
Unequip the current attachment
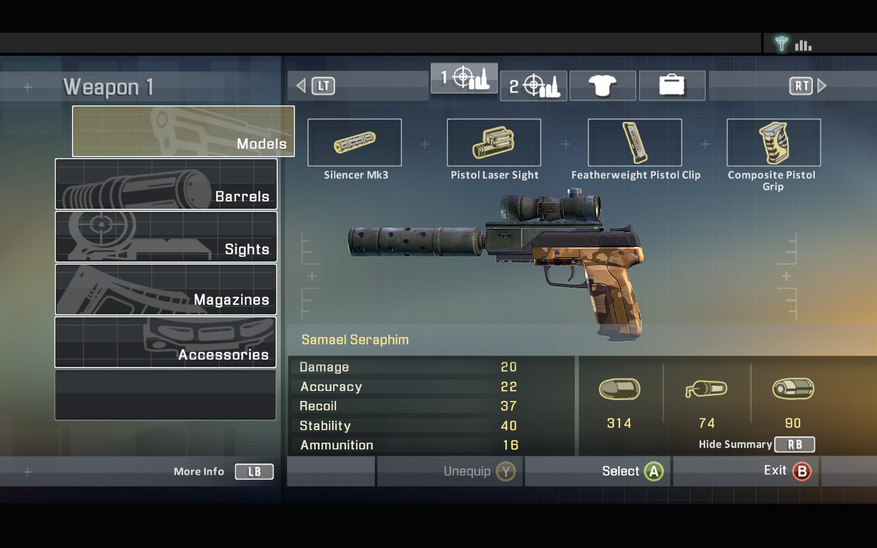(x=479, y=471)
